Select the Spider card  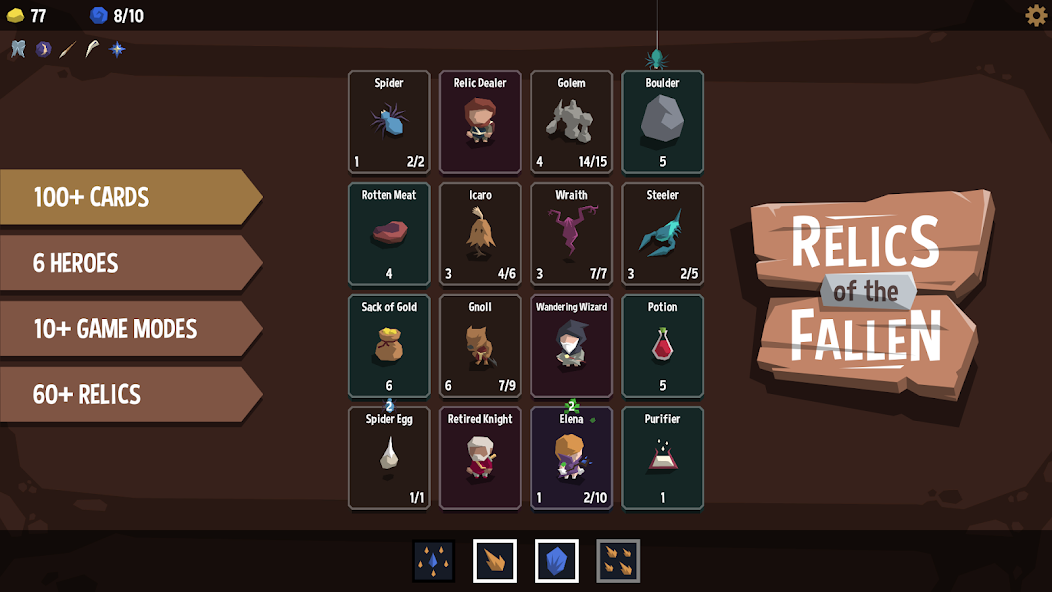[389, 122]
